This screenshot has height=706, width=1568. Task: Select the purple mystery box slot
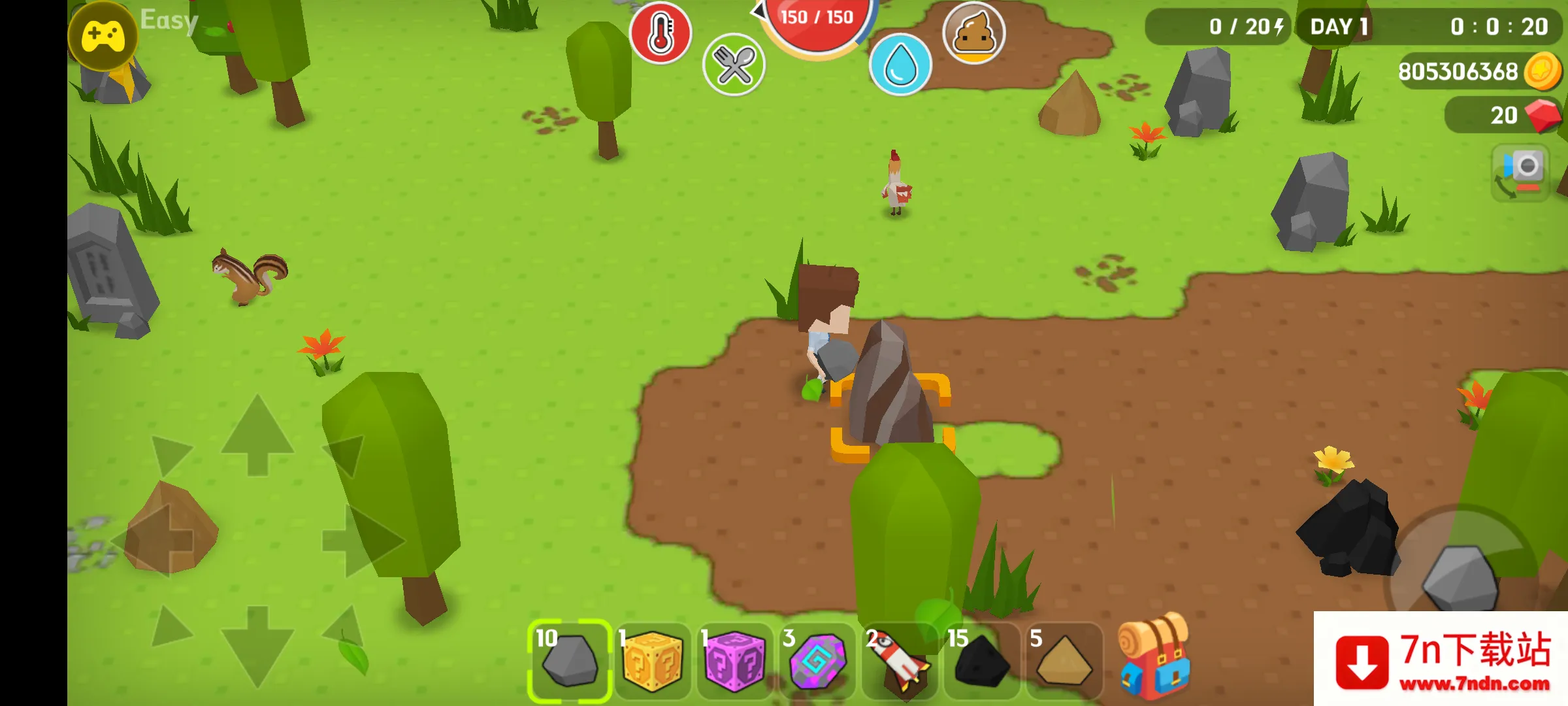[734, 660]
